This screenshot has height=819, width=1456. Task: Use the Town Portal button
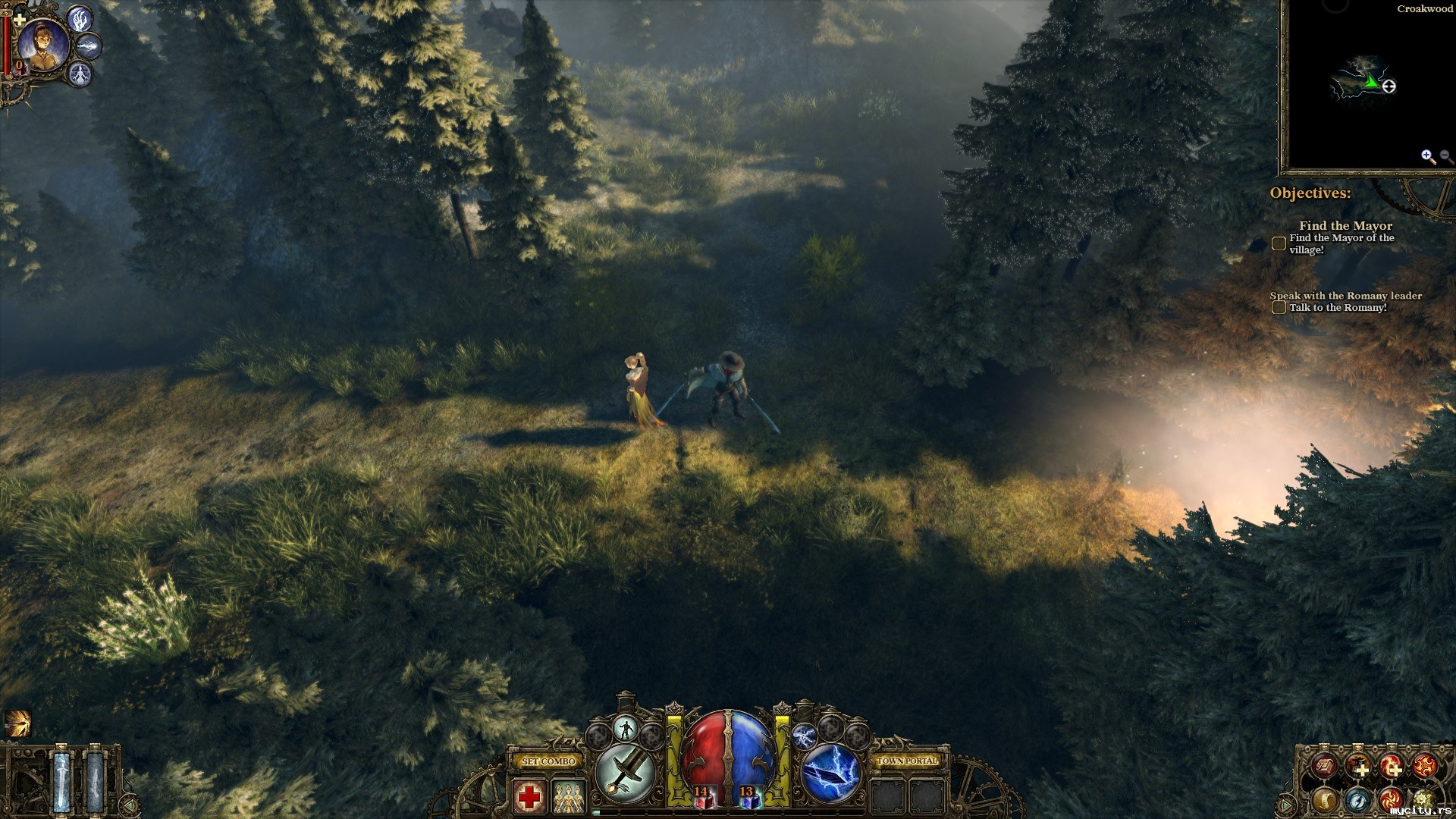click(x=907, y=761)
